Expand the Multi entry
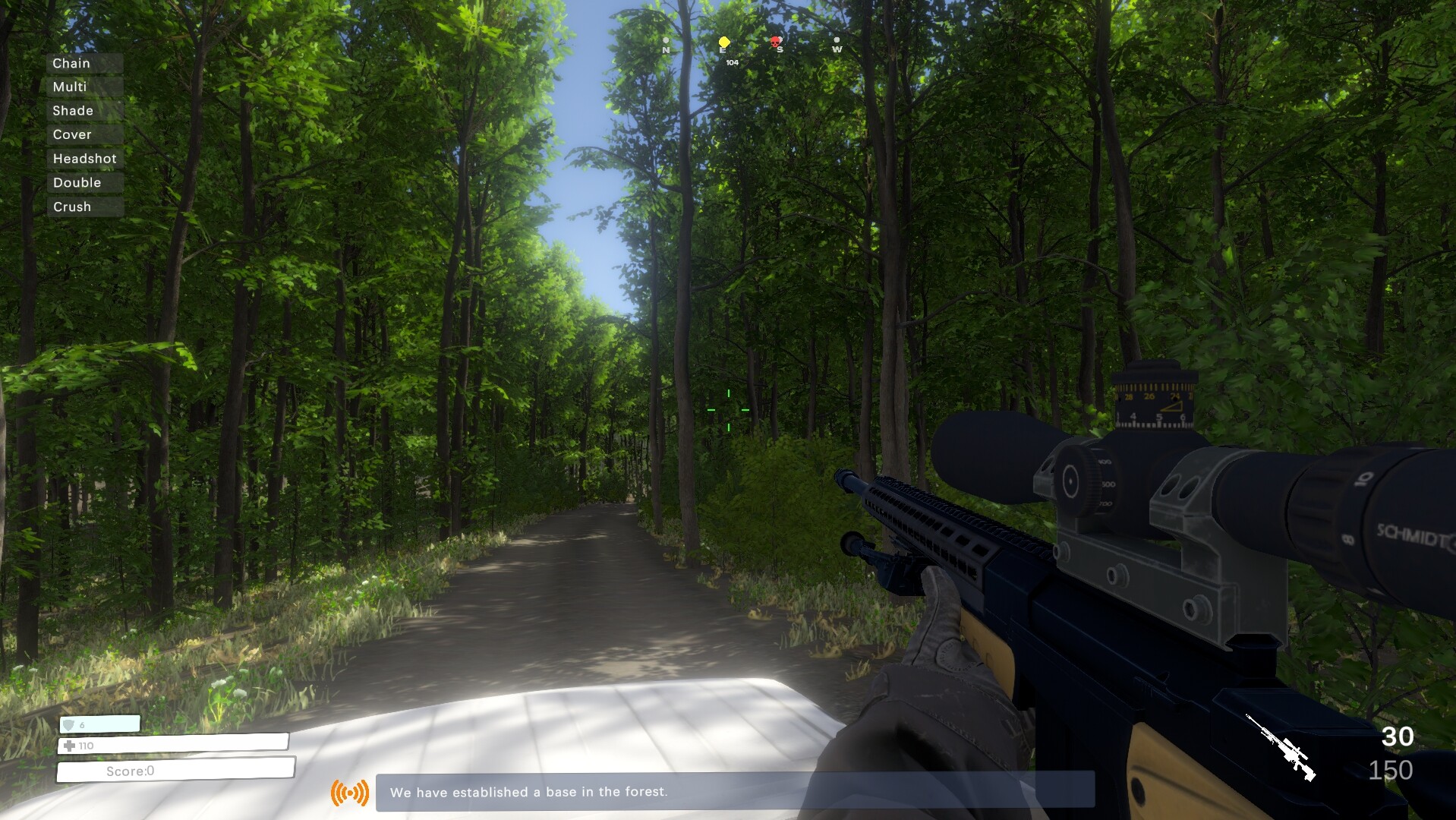The height and width of the screenshot is (820, 1456). tap(69, 87)
